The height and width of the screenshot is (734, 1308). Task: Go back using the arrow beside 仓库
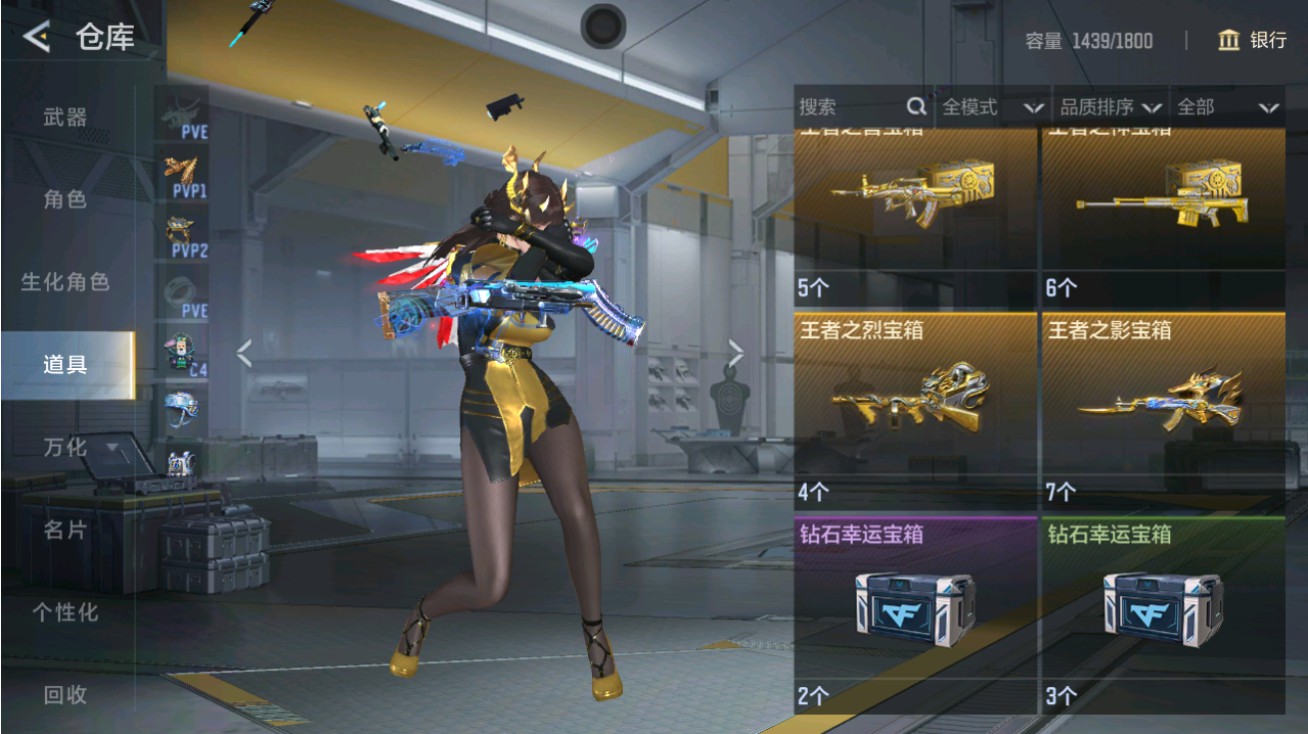click(x=36, y=38)
